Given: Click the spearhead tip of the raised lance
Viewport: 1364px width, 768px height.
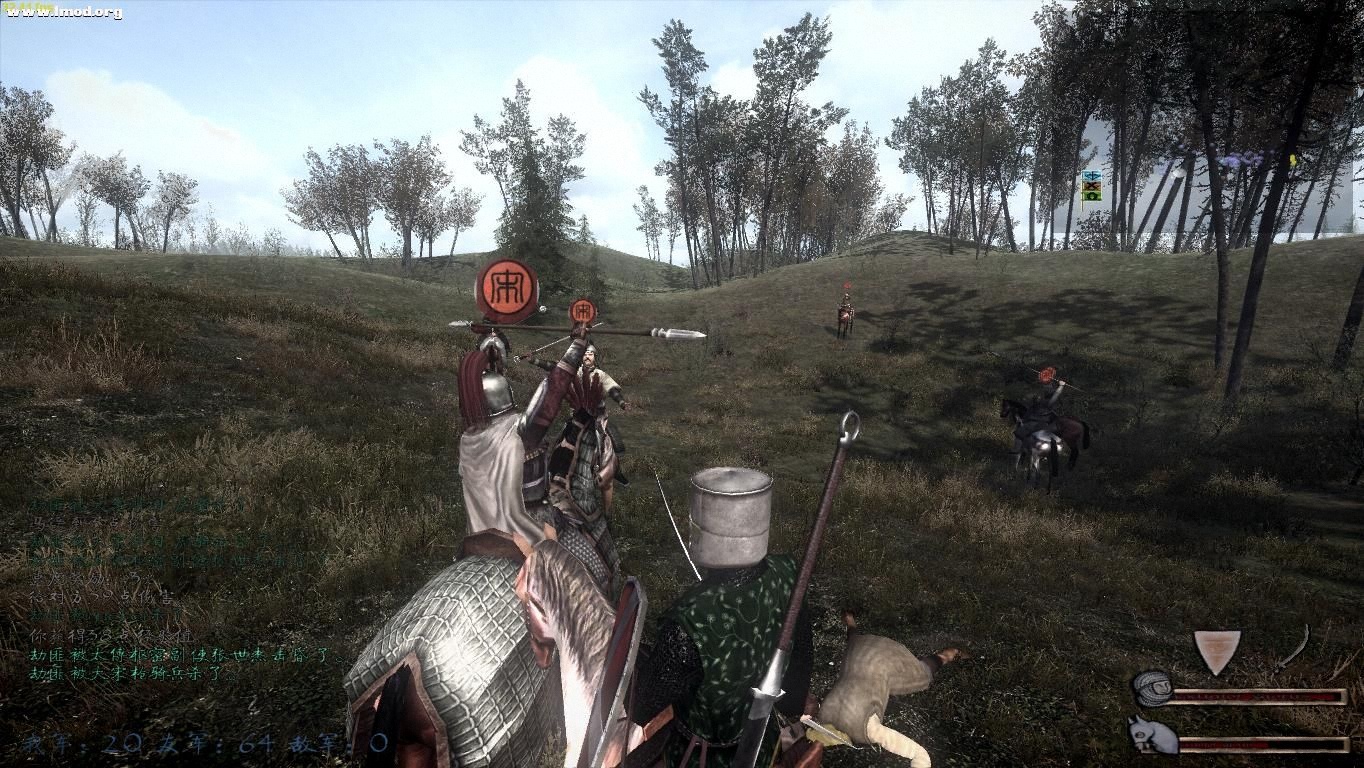Looking at the screenshot, I should (x=685, y=331).
